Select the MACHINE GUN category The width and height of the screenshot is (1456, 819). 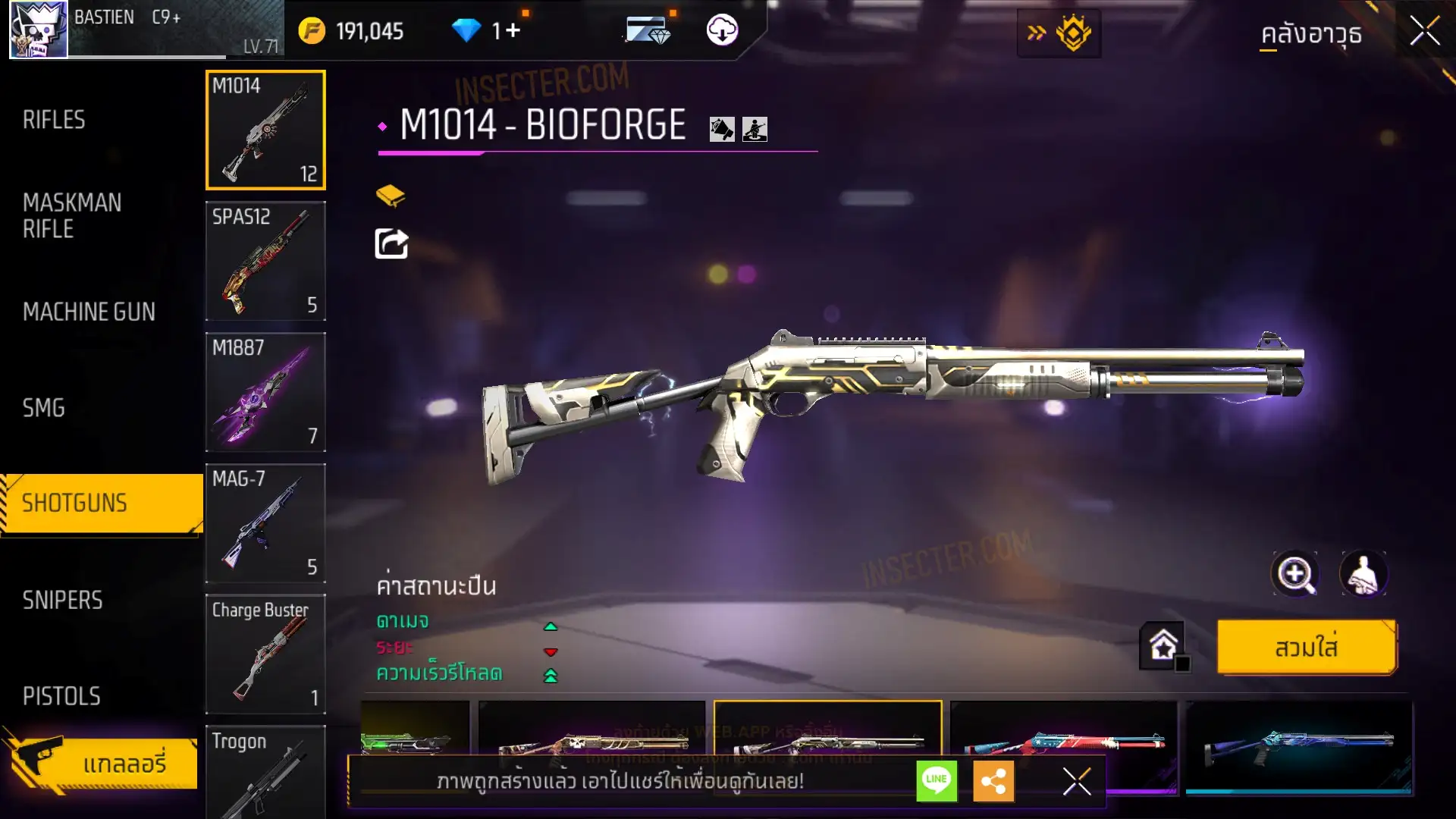click(89, 312)
